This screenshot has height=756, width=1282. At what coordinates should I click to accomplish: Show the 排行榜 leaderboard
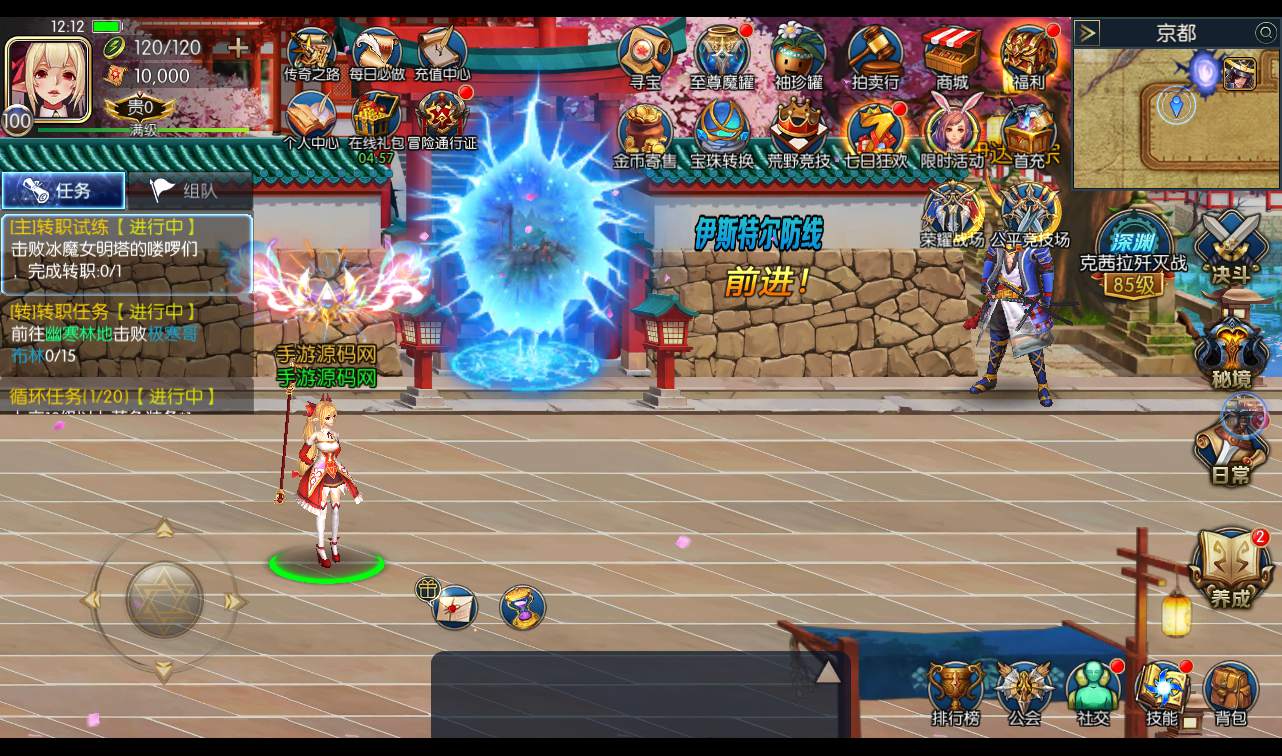(x=956, y=692)
